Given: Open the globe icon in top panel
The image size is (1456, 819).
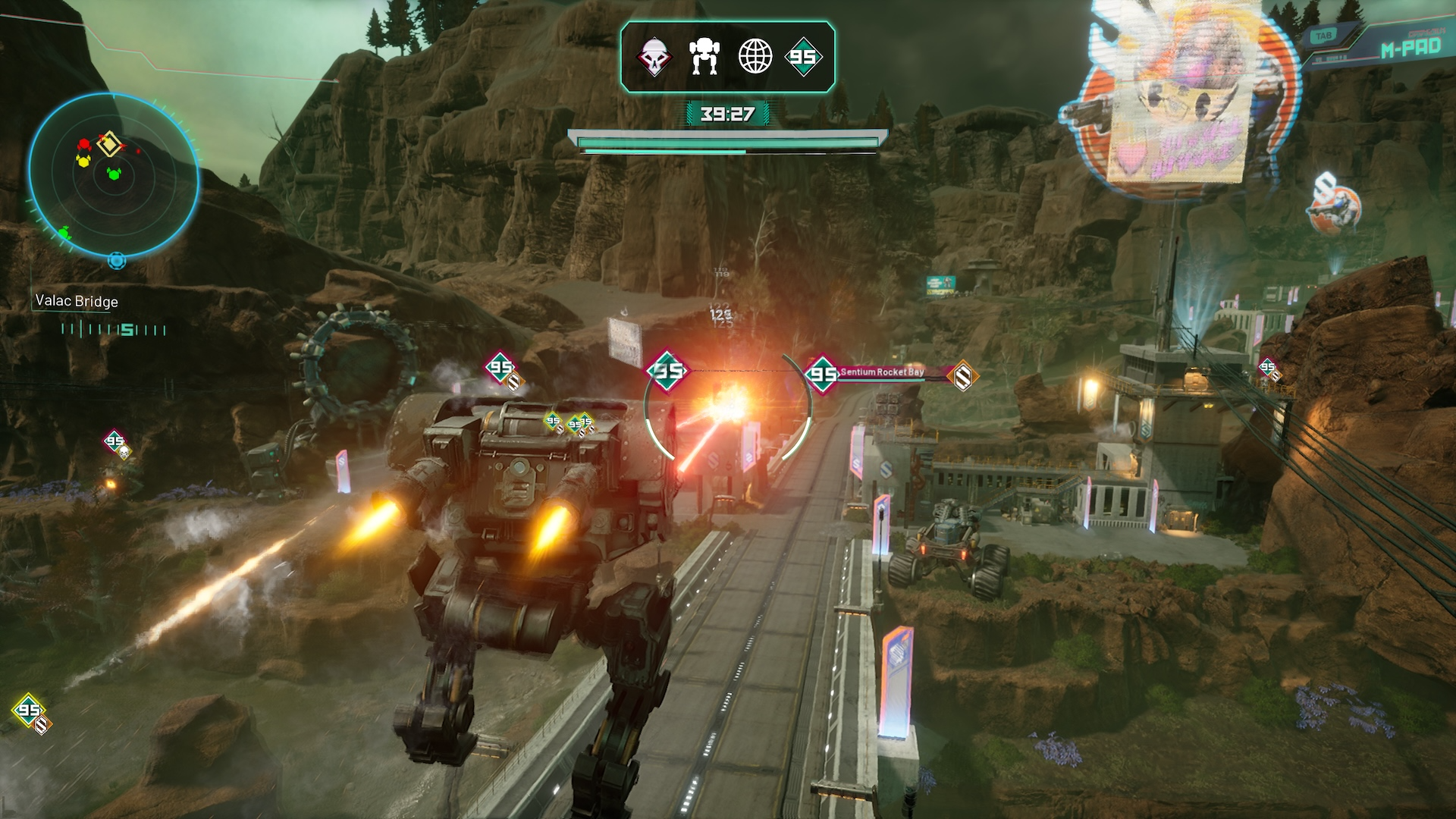Looking at the screenshot, I should pyautogui.click(x=755, y=57).
